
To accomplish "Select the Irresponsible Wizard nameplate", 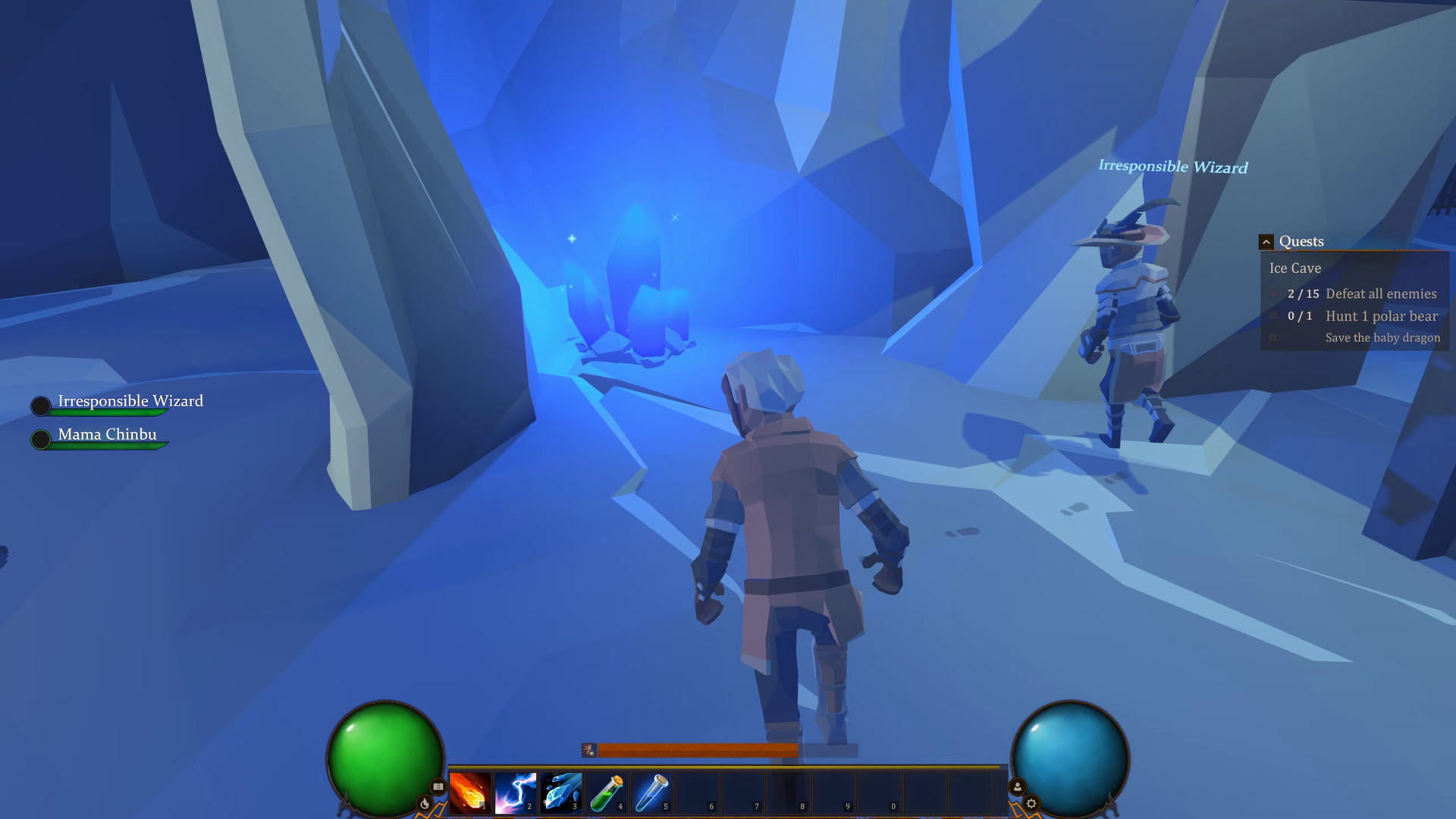I will coord(130,400).
